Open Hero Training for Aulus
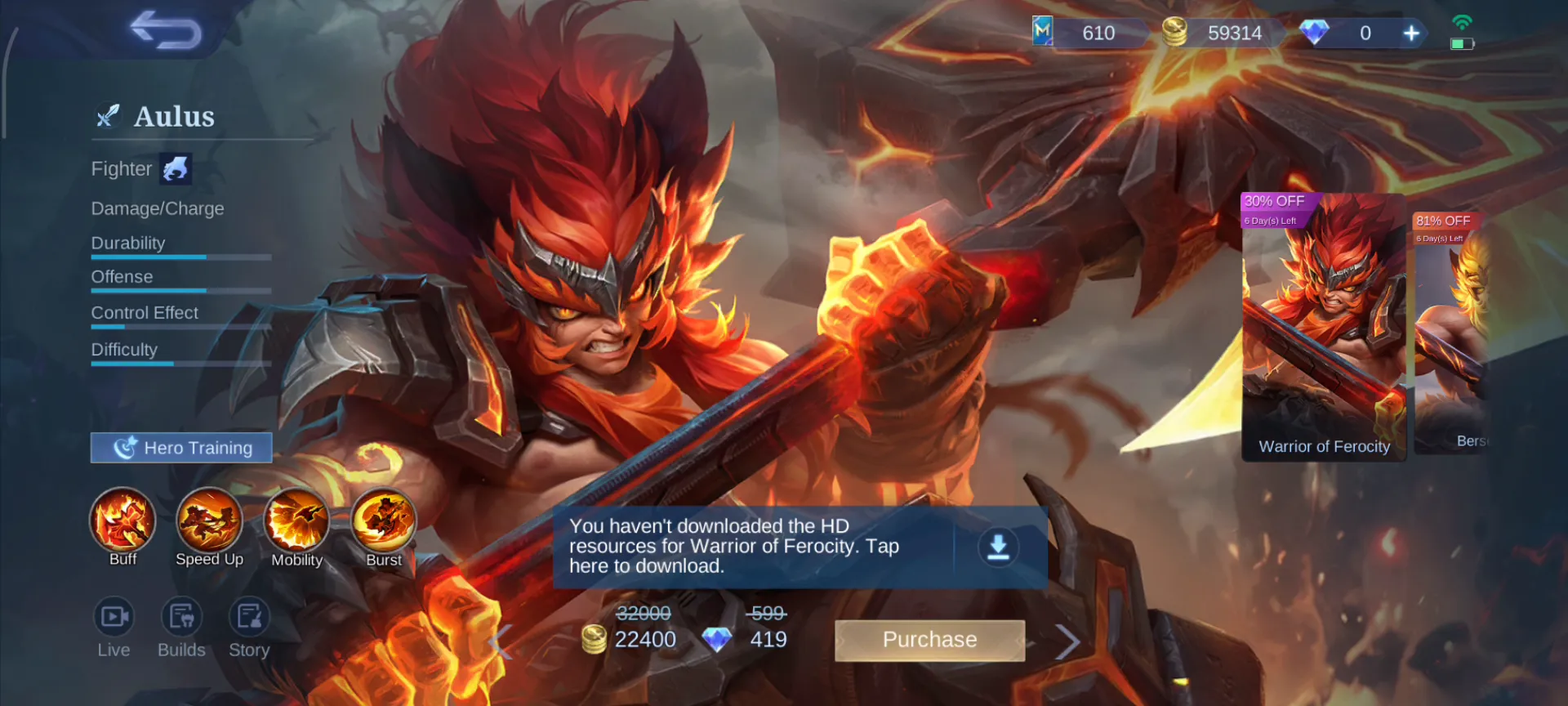The height and width of the screenshot is (706, 1568). pos(181,448)
